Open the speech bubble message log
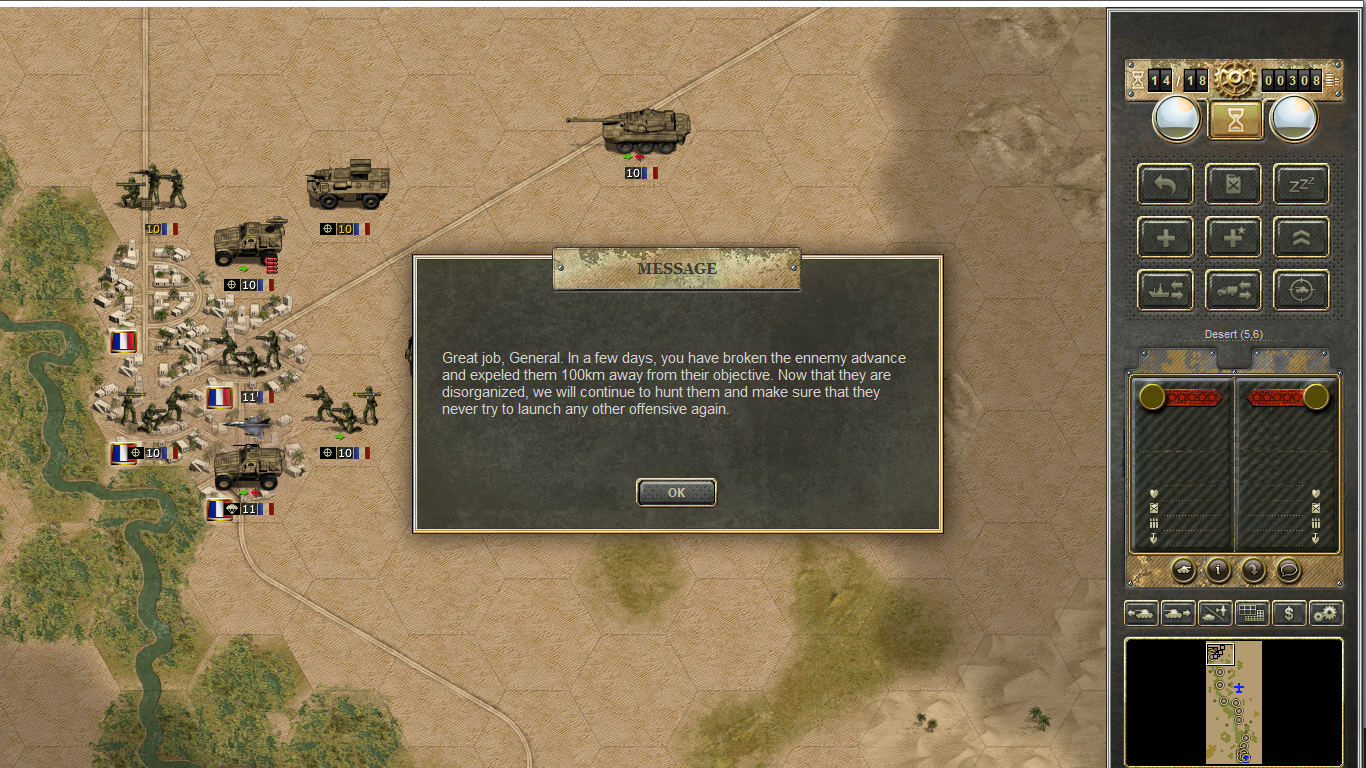1366x768 pixels. click(1289, 569)
